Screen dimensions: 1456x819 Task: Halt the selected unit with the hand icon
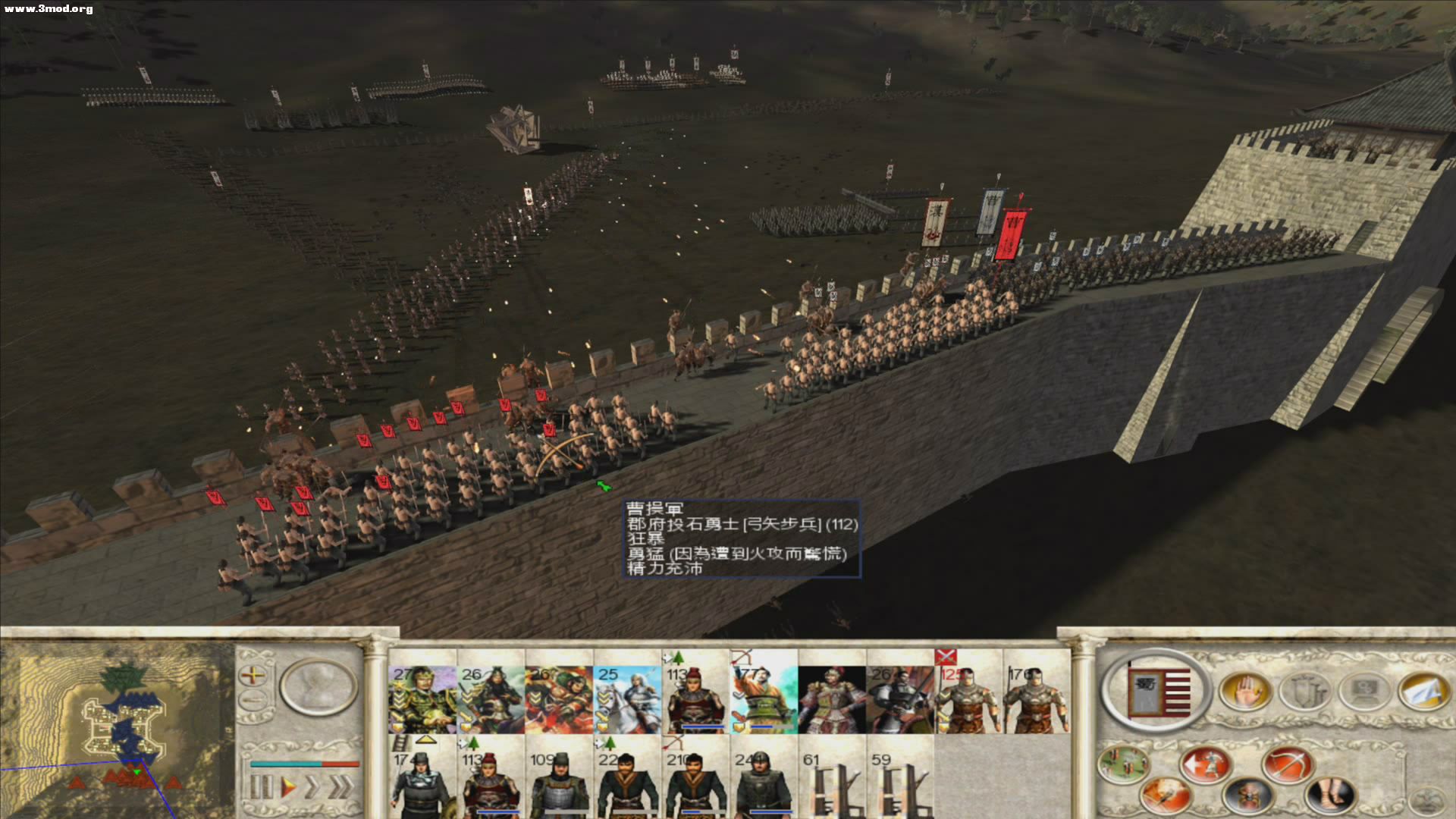pos(1247,692)
